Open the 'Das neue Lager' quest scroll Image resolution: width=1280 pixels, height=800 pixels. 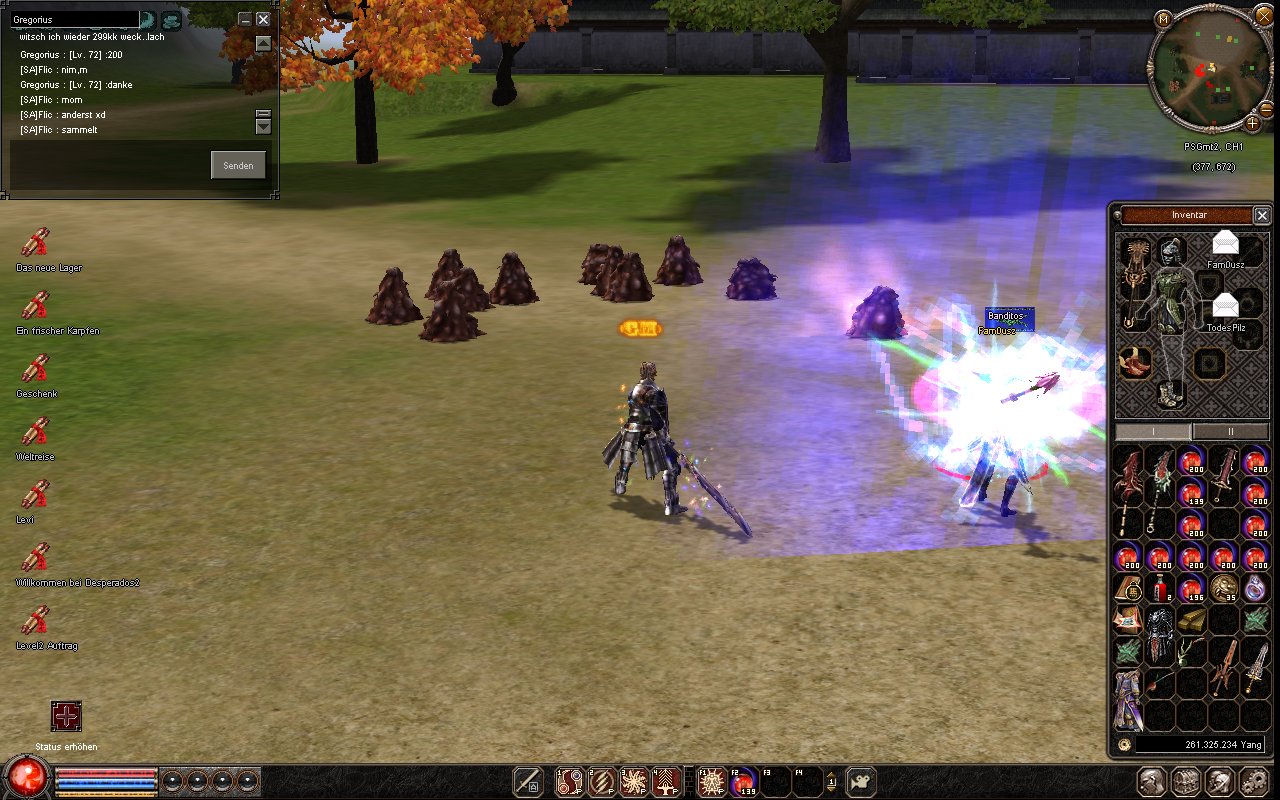(x=36, y=243)
